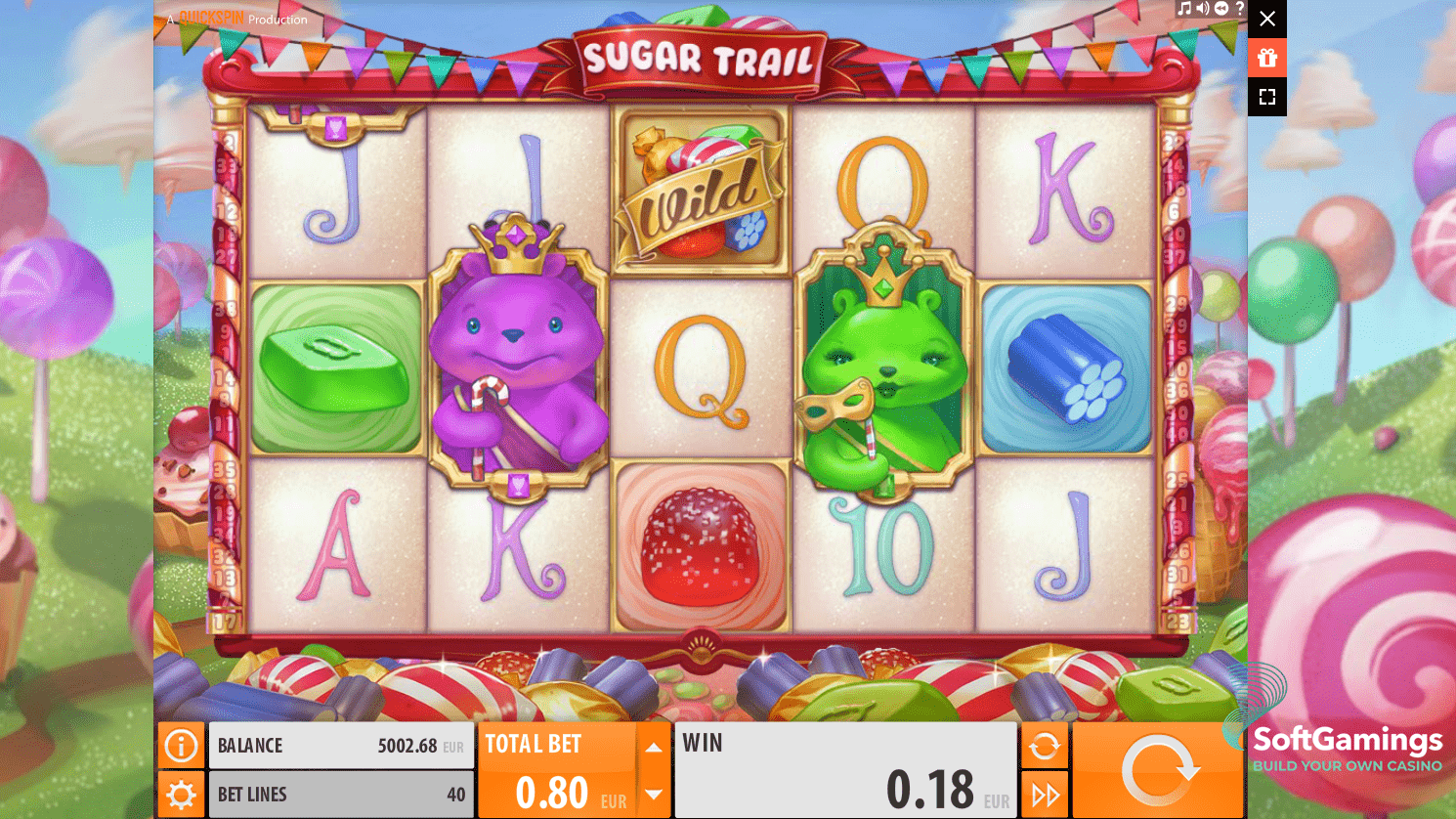Screen dimensions: 1456x819
Task: Open the paytable info button
Action: click(x=181, y=747)
